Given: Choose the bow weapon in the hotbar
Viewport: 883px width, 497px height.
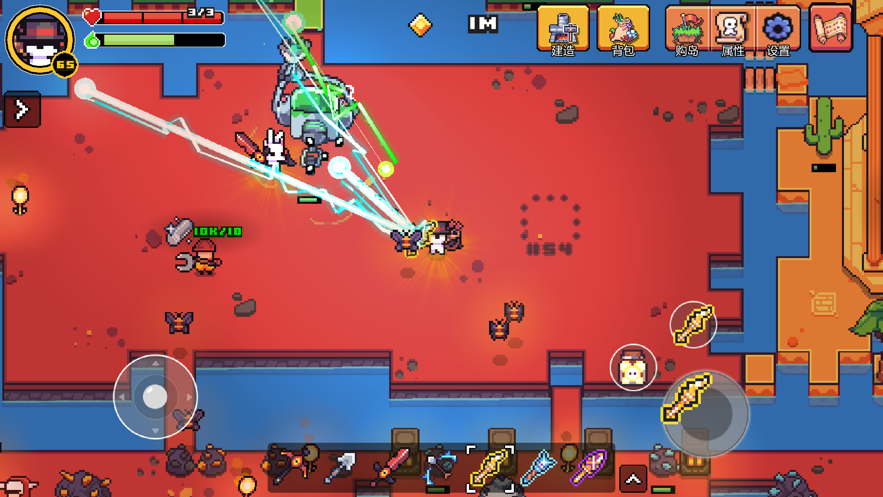Looking at the screenshot, I should click(440, 466).
